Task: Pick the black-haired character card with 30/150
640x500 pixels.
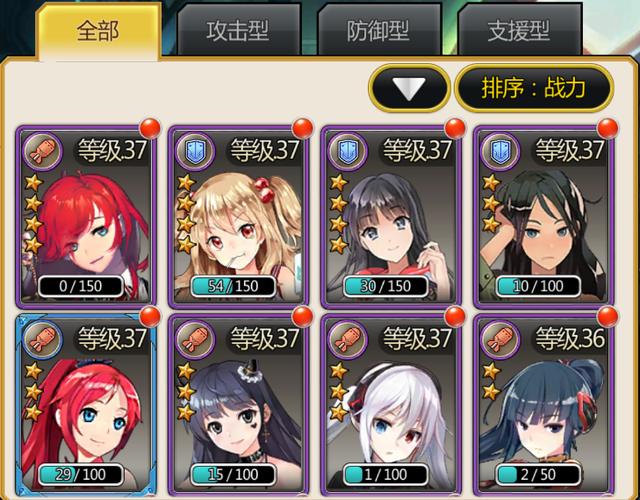Action: tap(391, 215)
